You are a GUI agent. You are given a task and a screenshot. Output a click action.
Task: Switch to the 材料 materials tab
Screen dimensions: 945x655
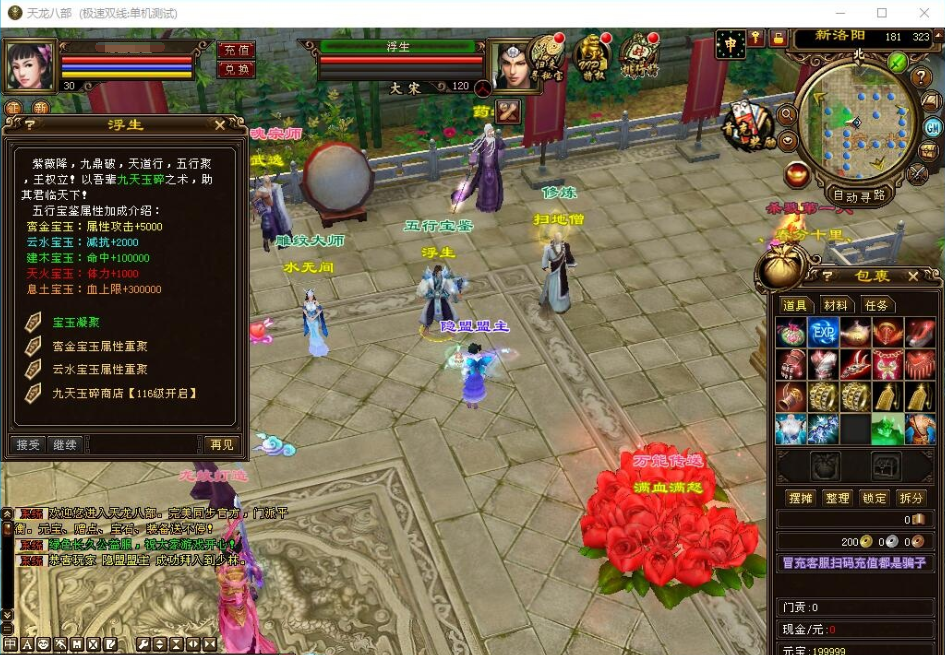coord(835,305)
